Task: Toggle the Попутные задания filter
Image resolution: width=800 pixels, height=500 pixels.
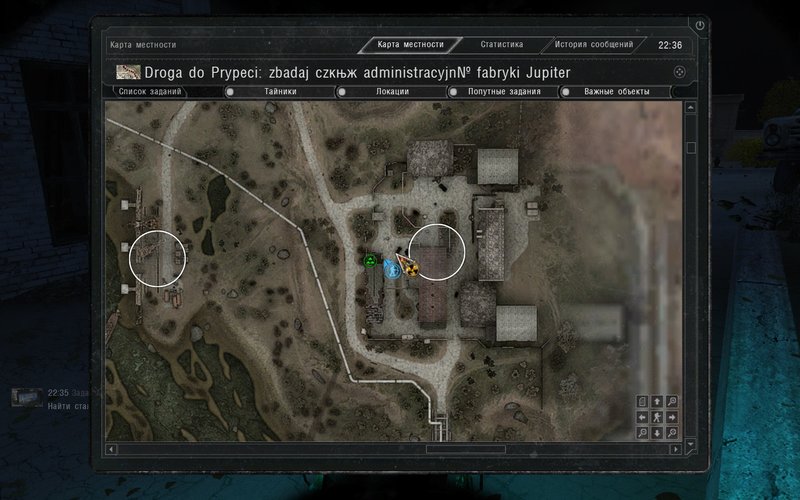Action: pyautogui.click(x=504, y=92)
